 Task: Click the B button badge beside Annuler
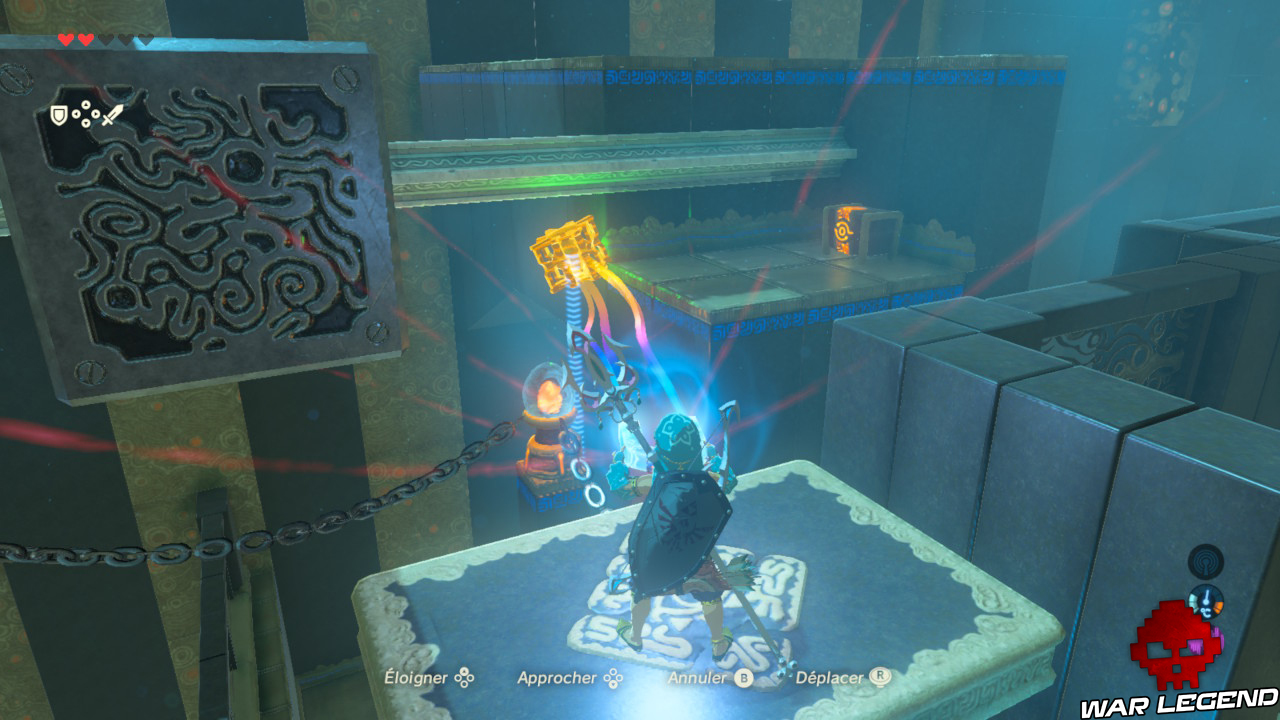743,677
